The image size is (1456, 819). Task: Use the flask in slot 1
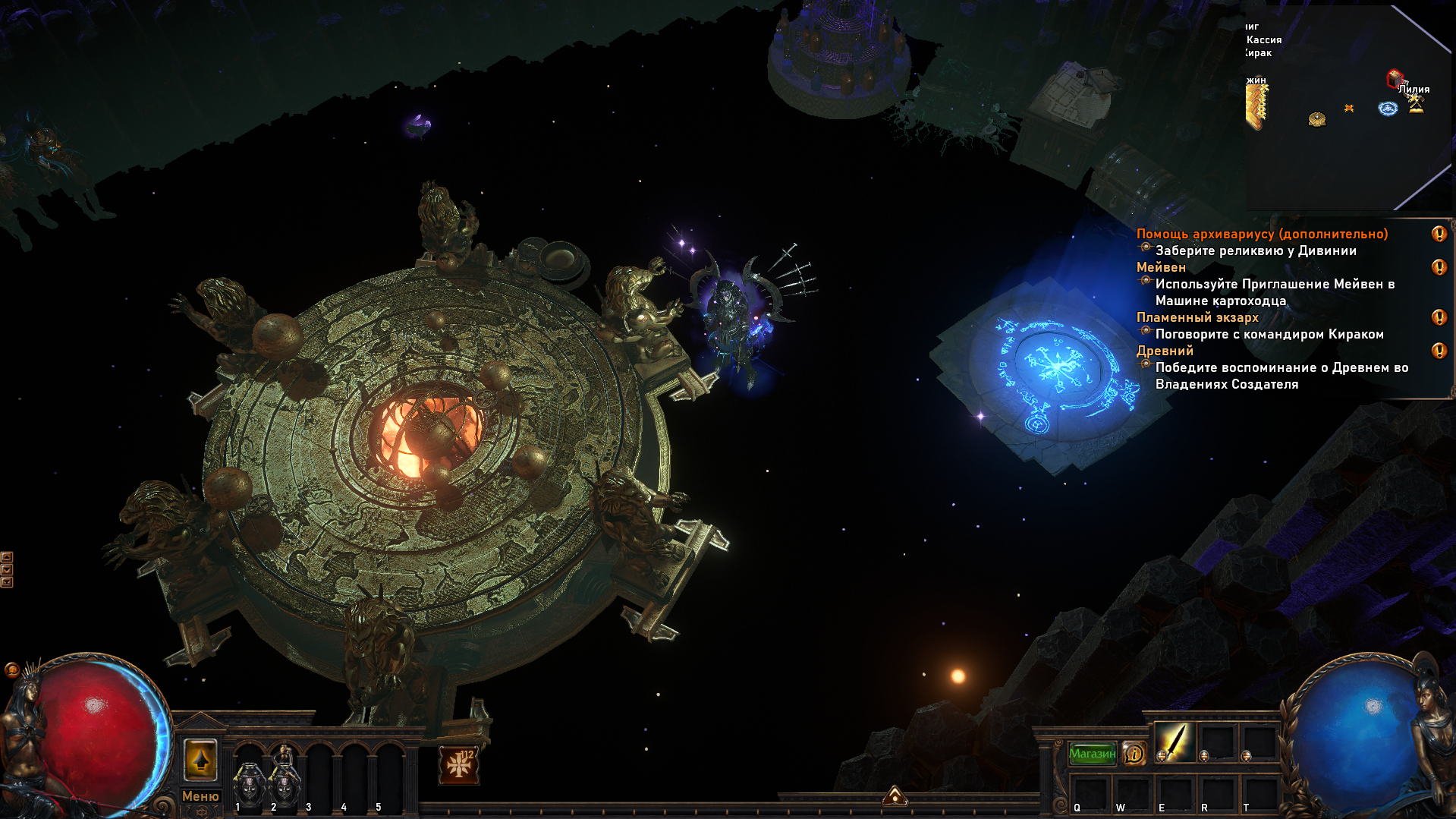[248, 782]
